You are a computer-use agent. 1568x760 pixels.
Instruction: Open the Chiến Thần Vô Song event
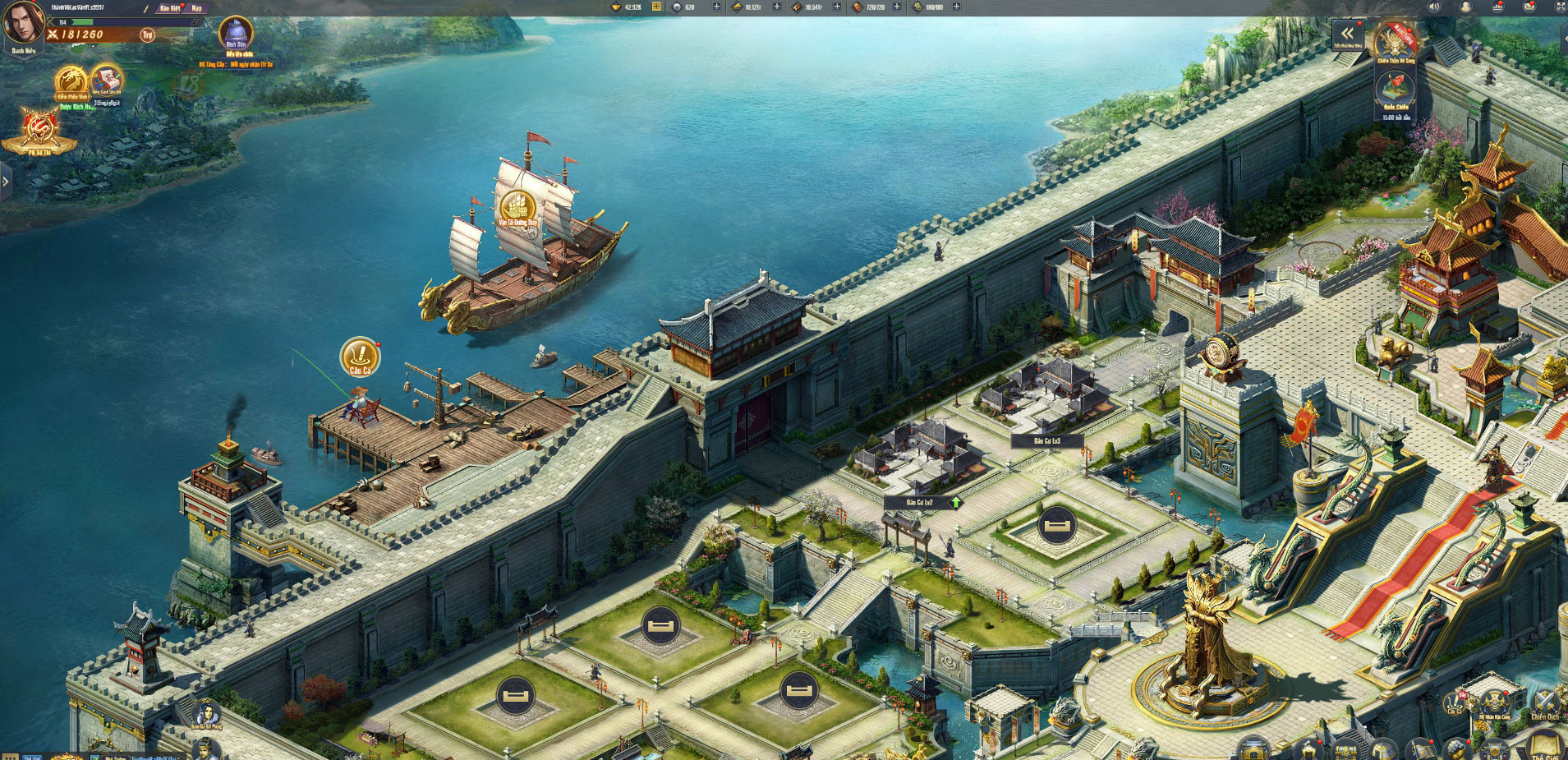click(1396, 41)
